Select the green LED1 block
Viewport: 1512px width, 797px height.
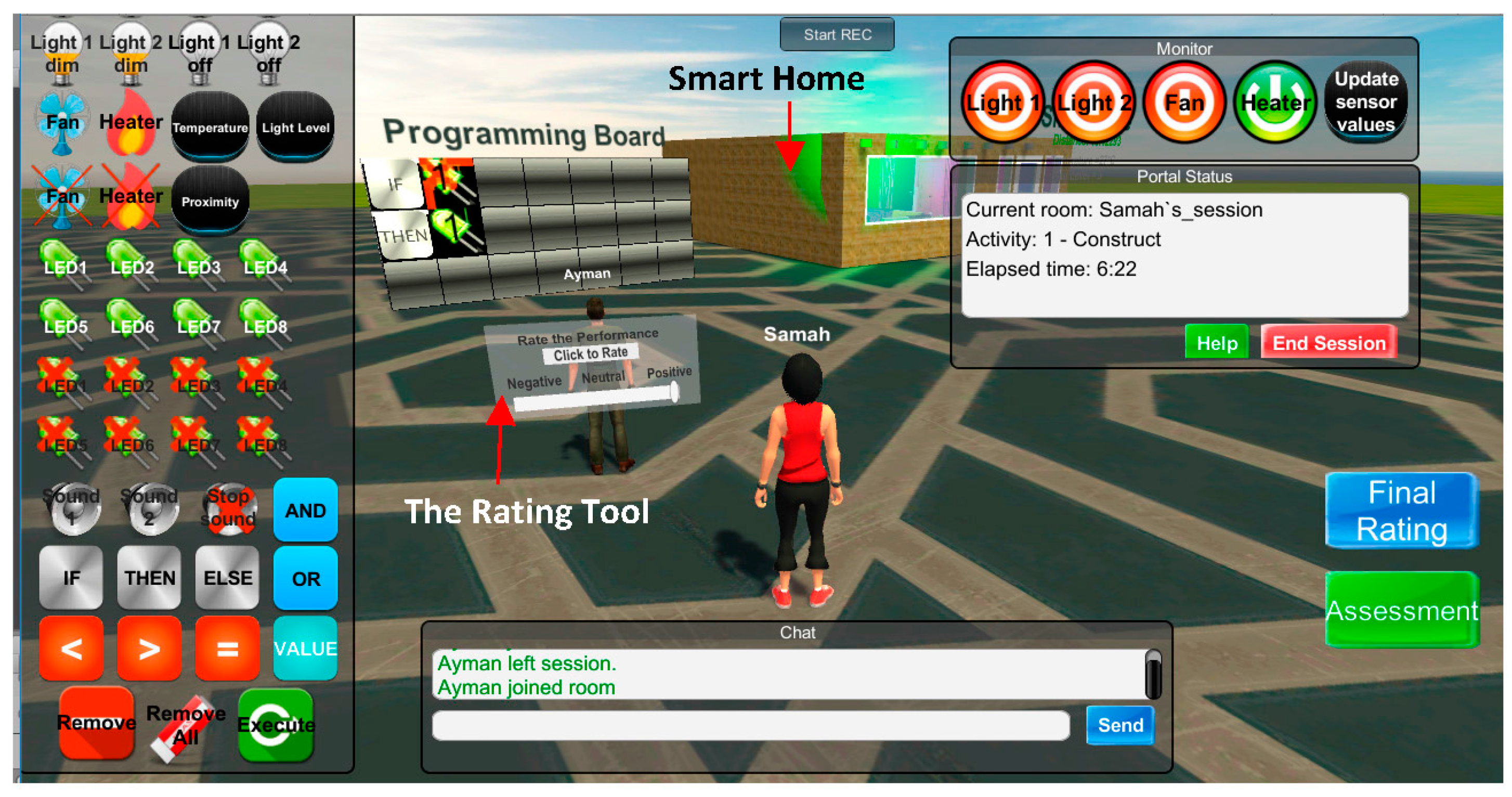click(63, 264)
